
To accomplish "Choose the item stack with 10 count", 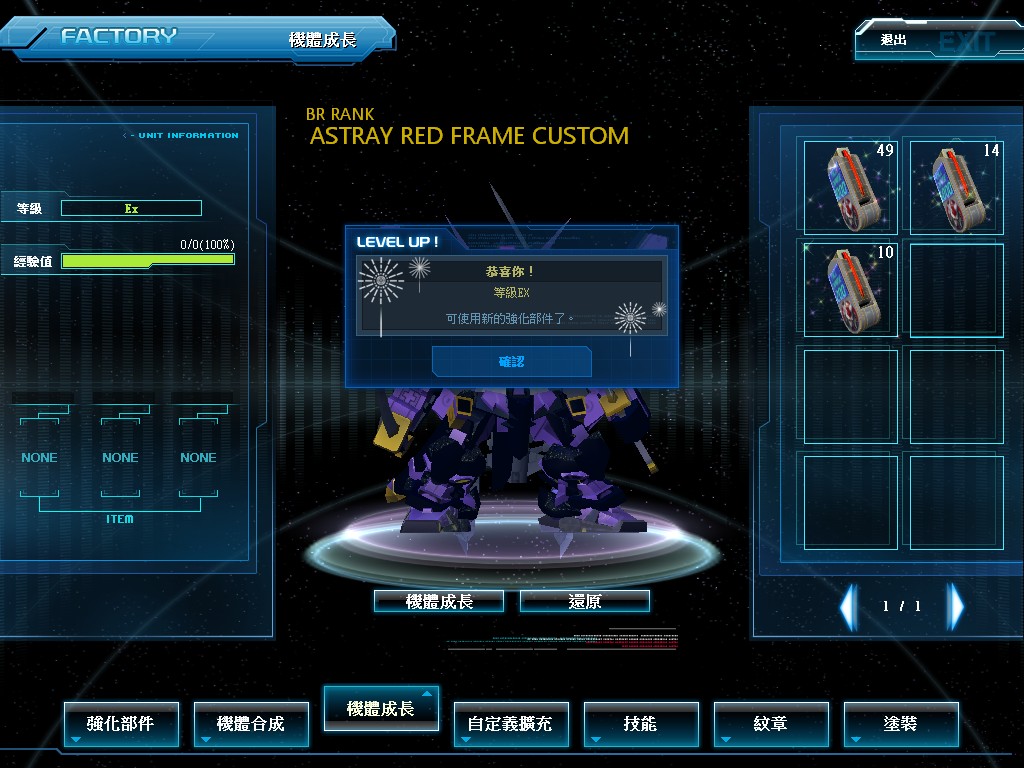I will click(851, 289).
